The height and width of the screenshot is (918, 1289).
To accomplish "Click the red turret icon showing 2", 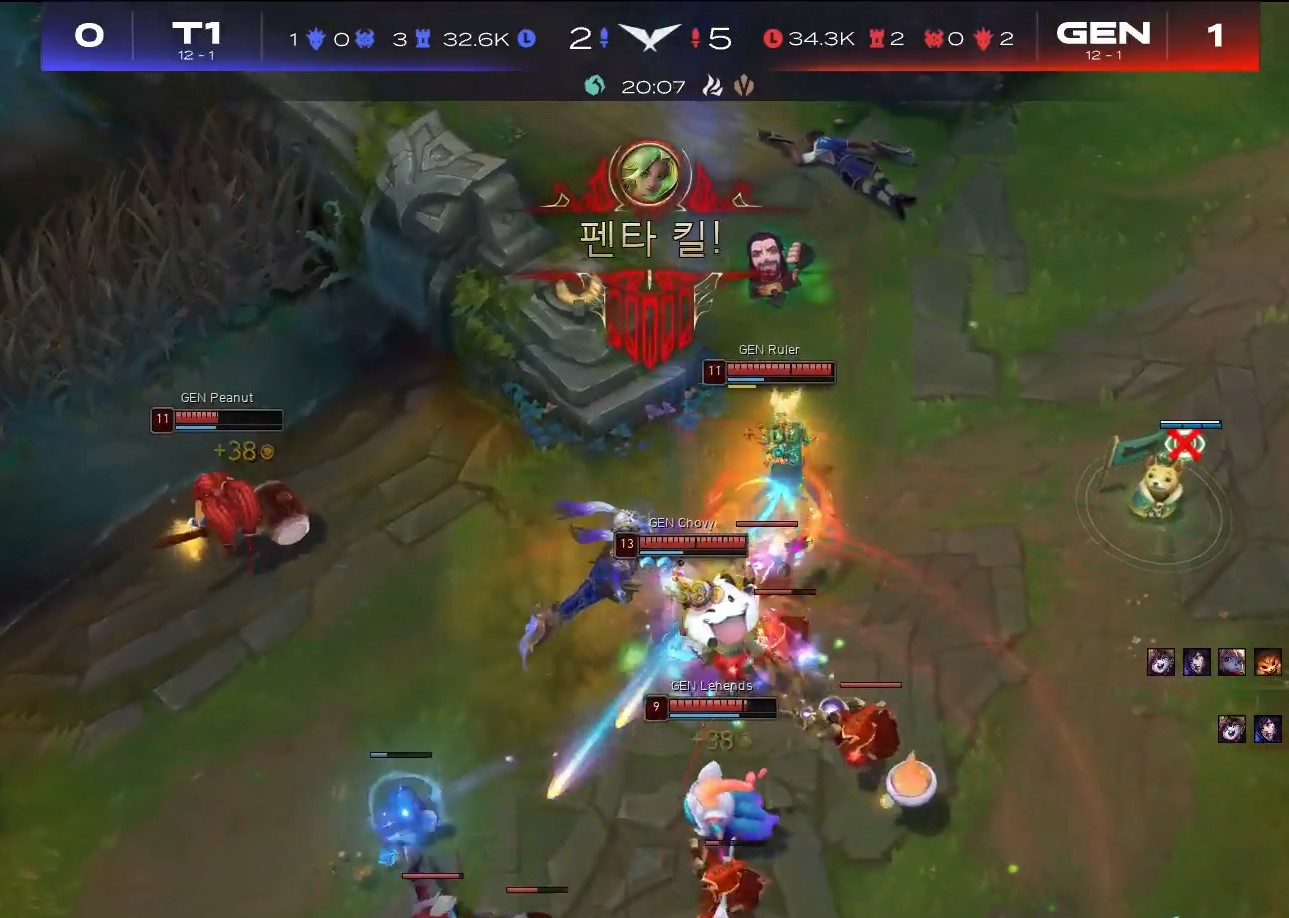I will [876, 37].
